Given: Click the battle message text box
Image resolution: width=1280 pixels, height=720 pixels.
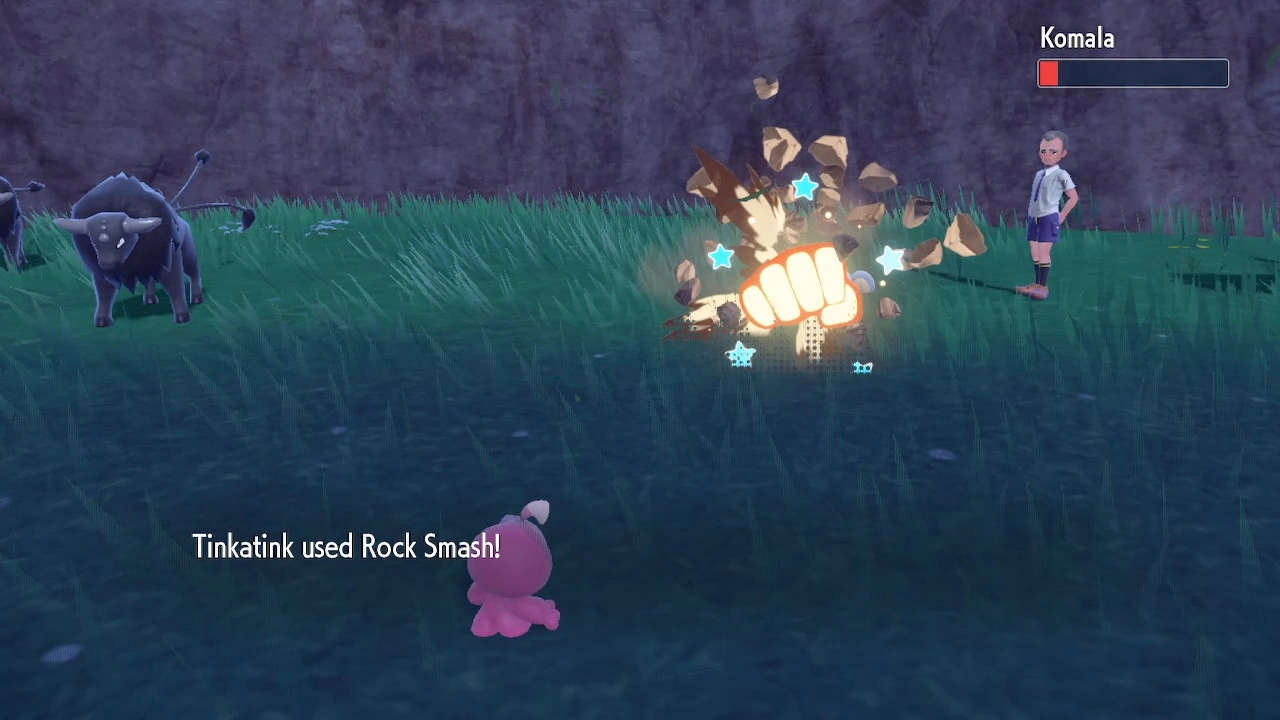Looking at the screenshot, I should point(347,547).
